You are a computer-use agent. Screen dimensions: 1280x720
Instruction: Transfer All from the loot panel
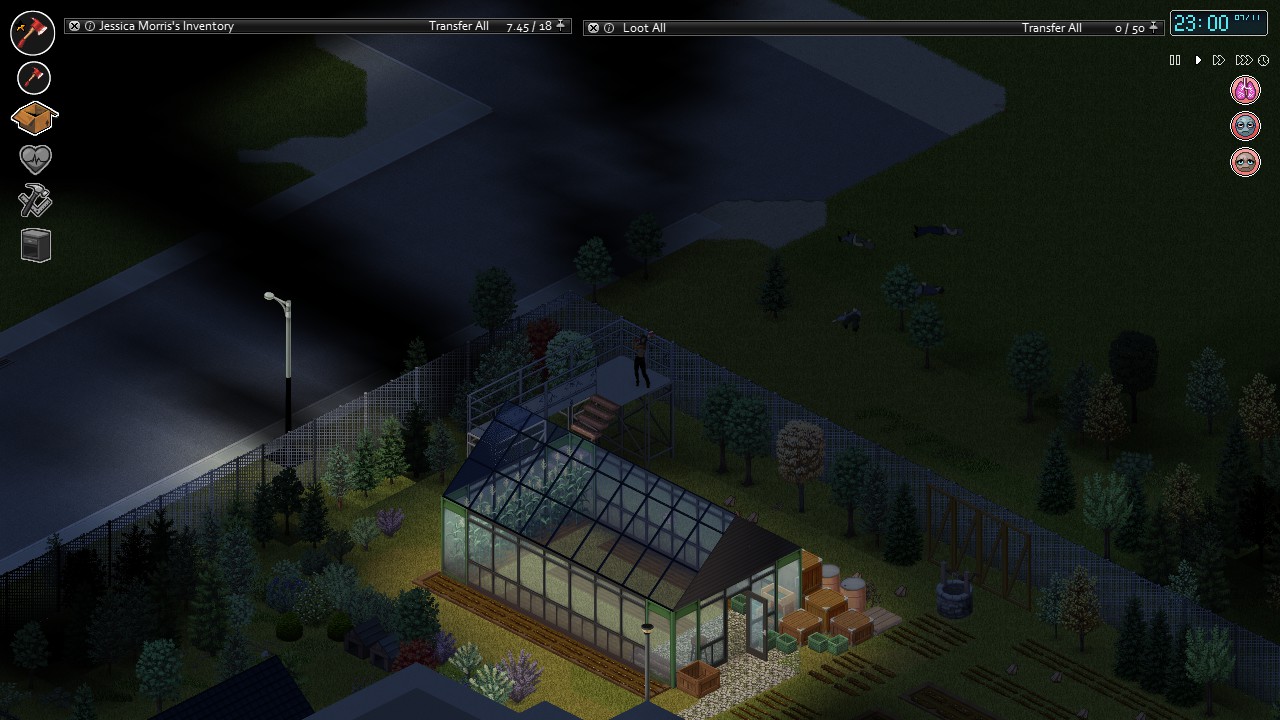(x=1051, y=28)
